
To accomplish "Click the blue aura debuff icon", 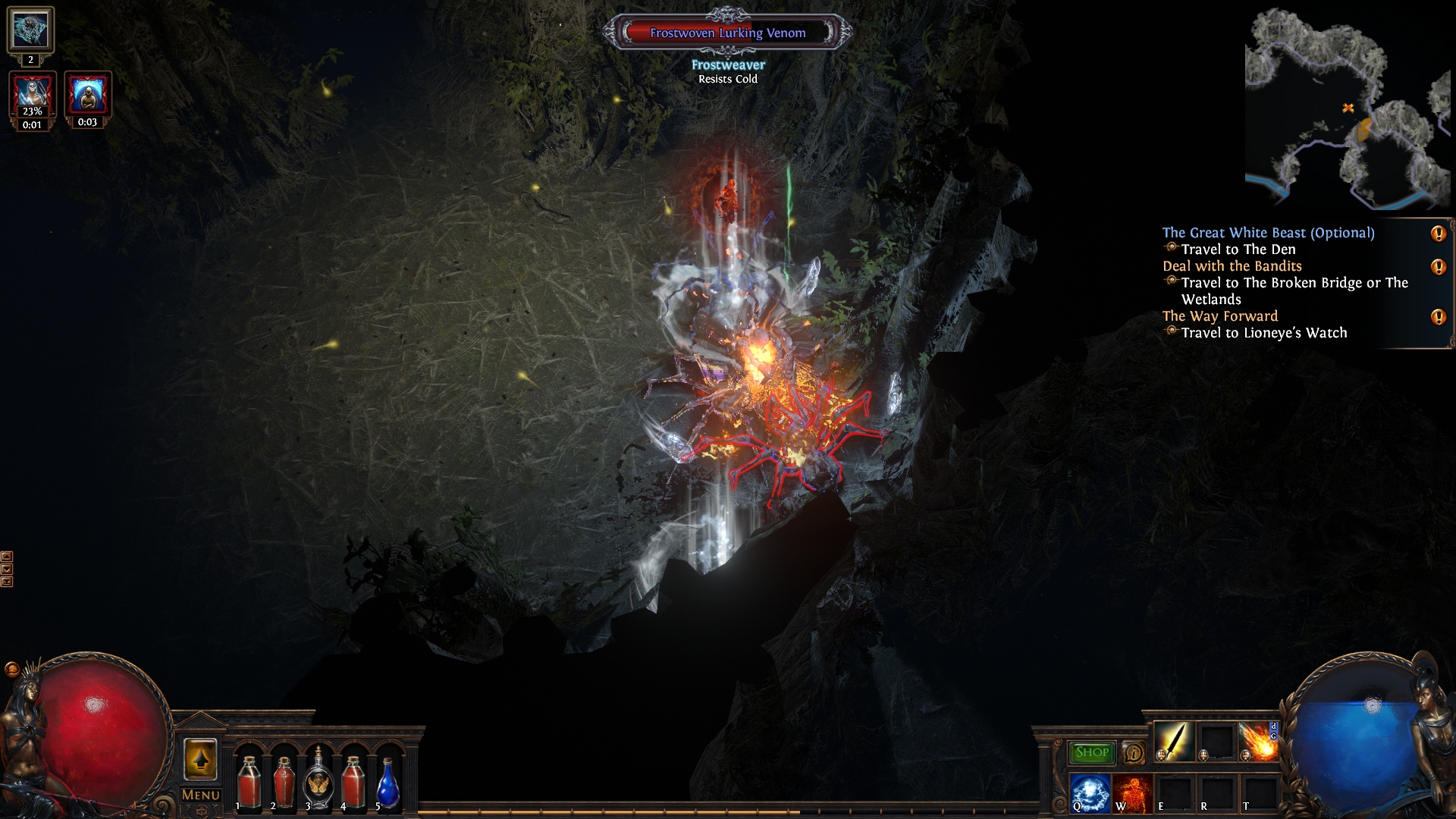I will [x=88, y=95].
